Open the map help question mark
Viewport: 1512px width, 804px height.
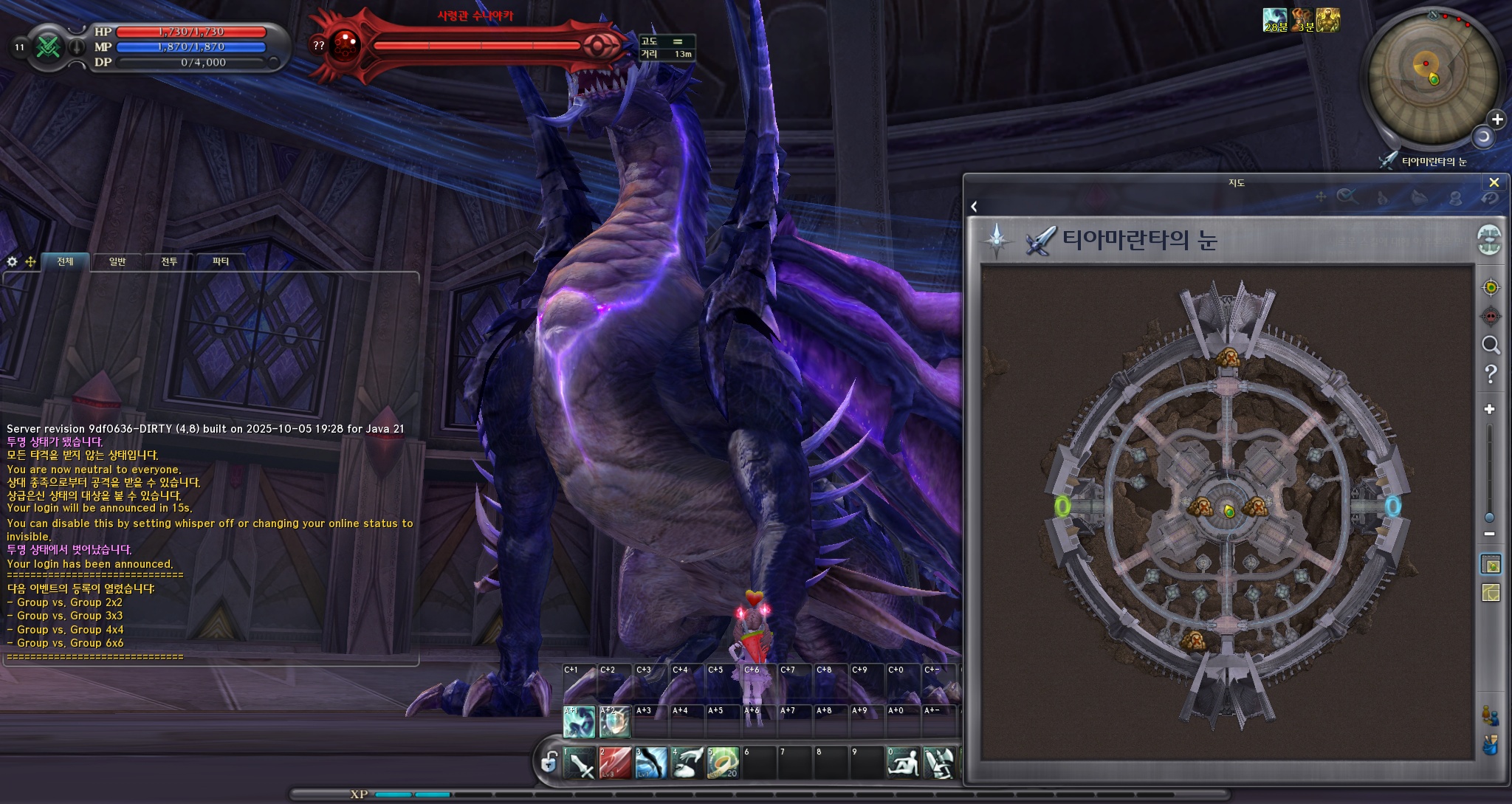click(1491, 374)
